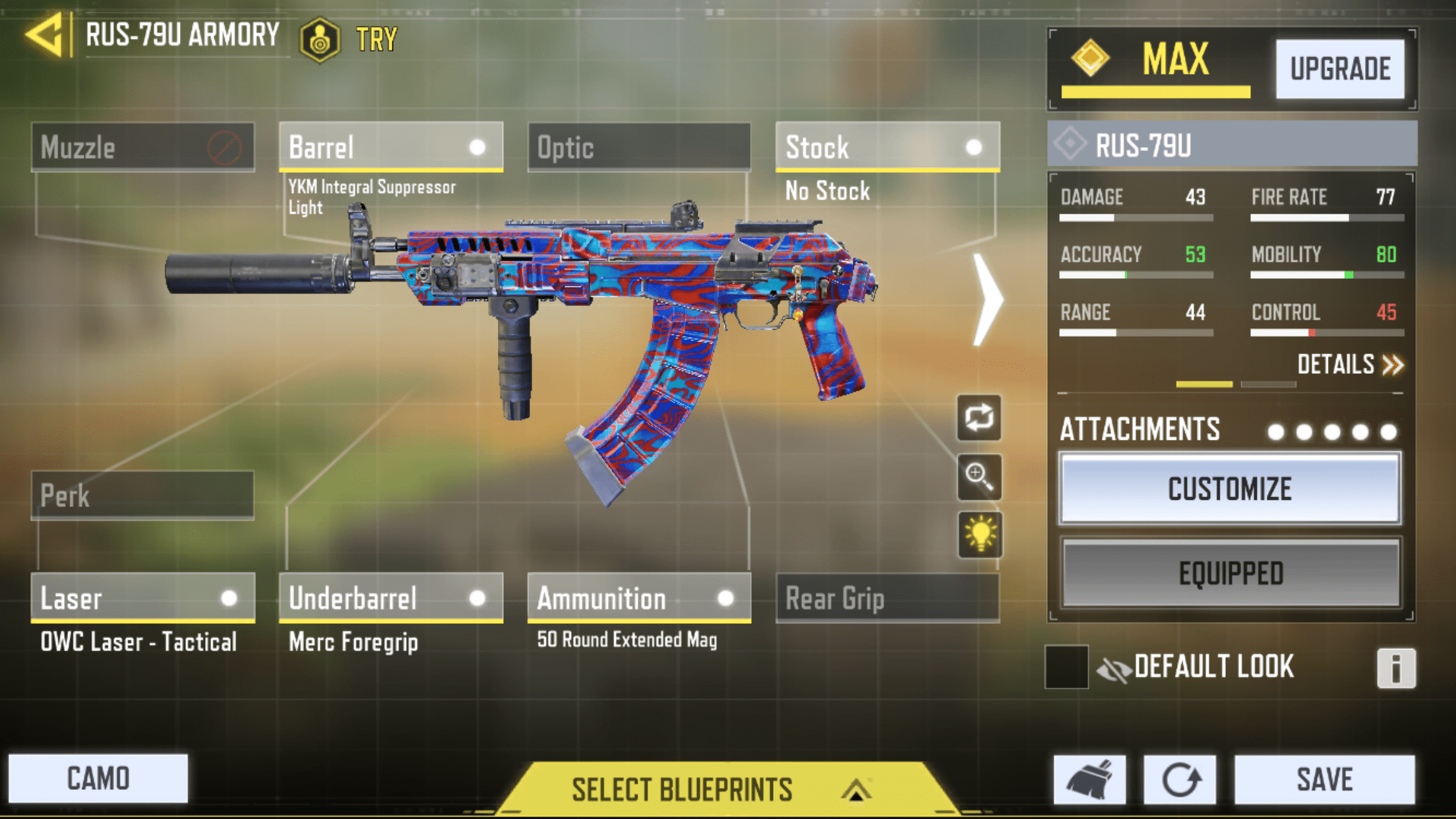Select the Laser attachment slot
Screen dimensions: 1456x819
click(142, 598)
